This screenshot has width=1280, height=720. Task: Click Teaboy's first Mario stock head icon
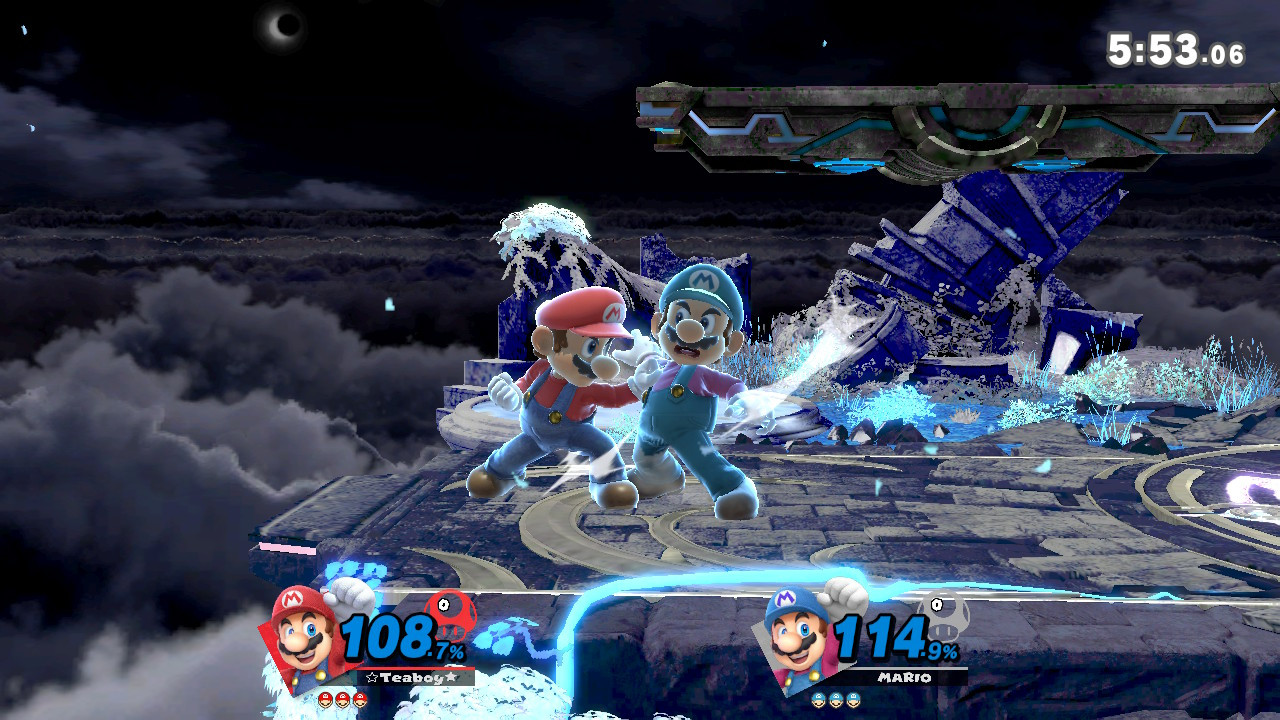pos(323,700)
